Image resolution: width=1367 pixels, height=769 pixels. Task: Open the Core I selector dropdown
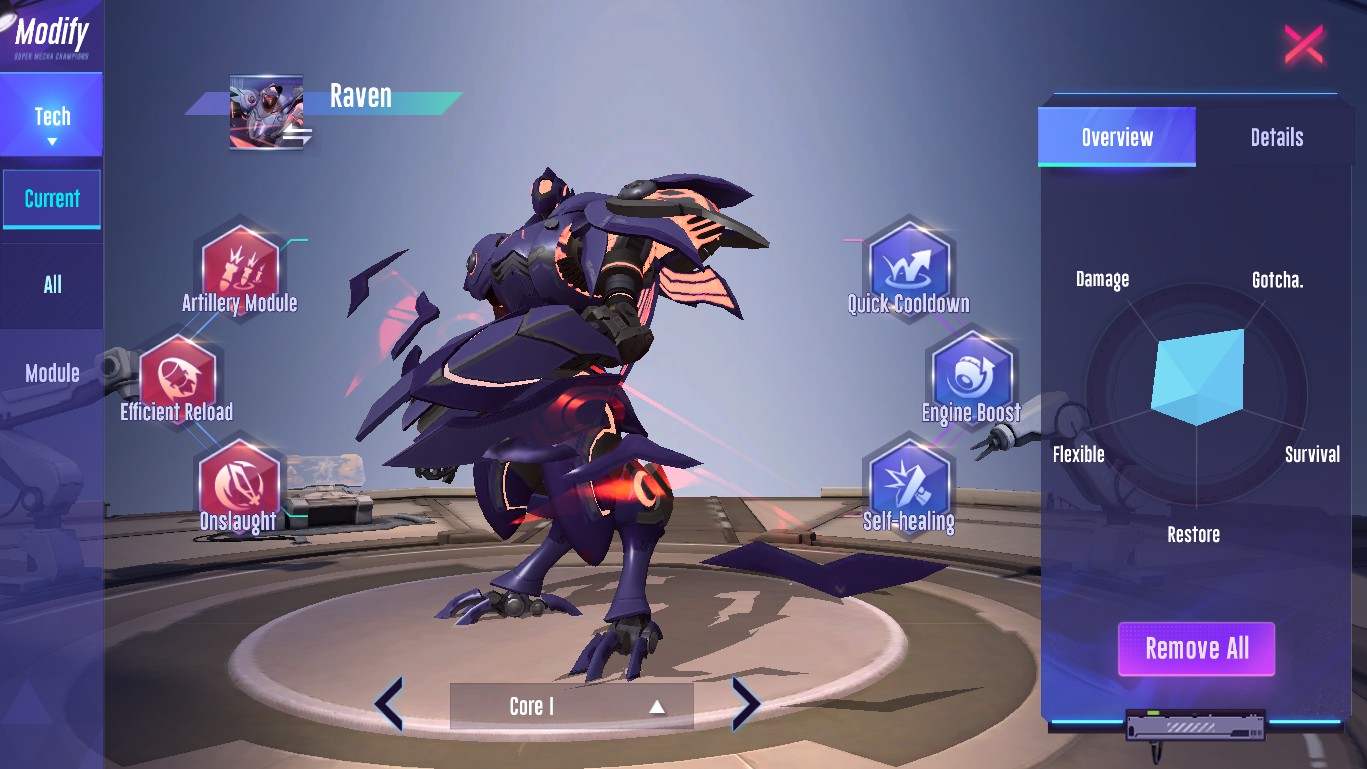tap(571, 706)
